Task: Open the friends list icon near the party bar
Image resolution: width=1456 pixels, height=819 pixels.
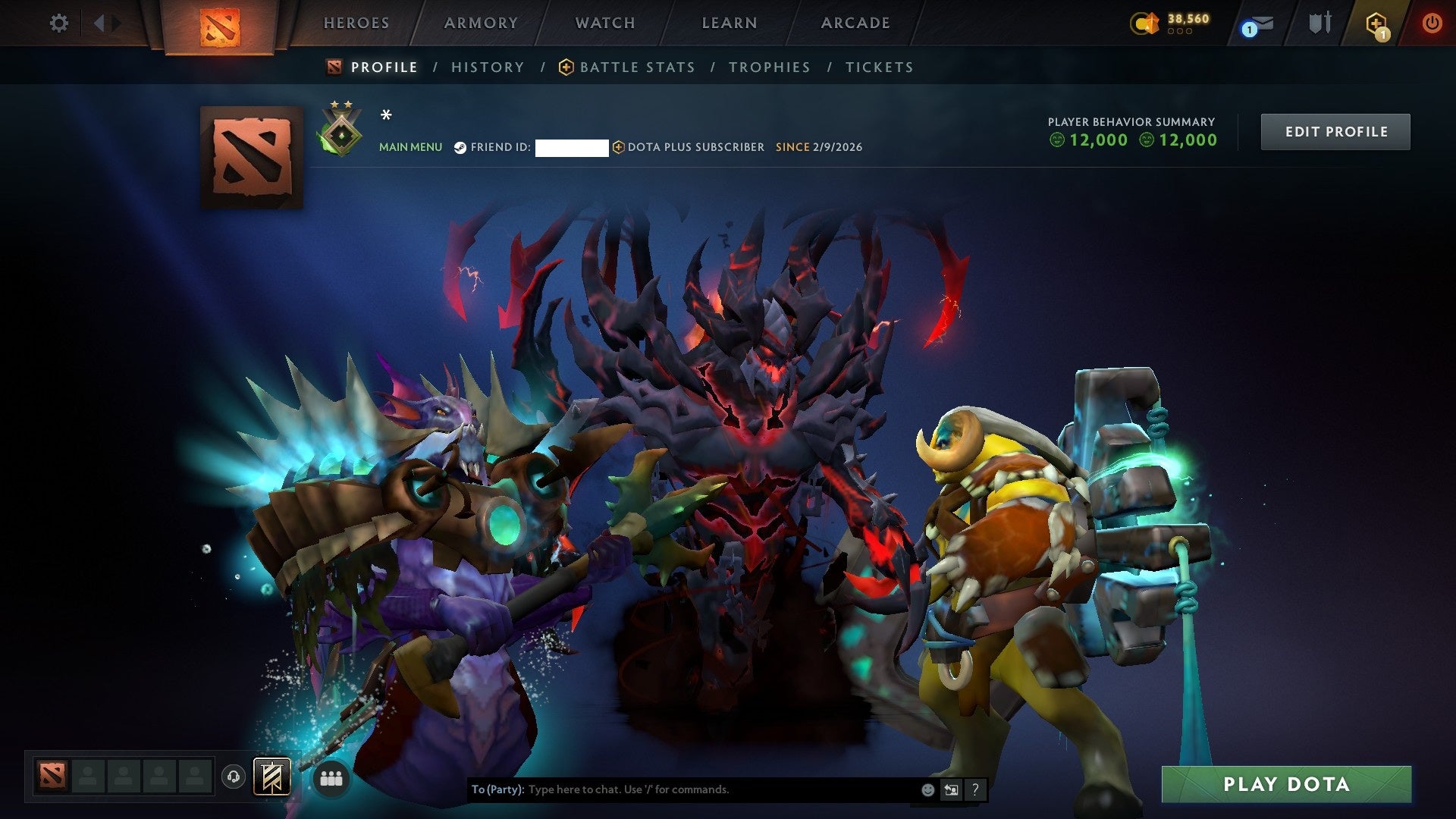Action: pos(331,777)
